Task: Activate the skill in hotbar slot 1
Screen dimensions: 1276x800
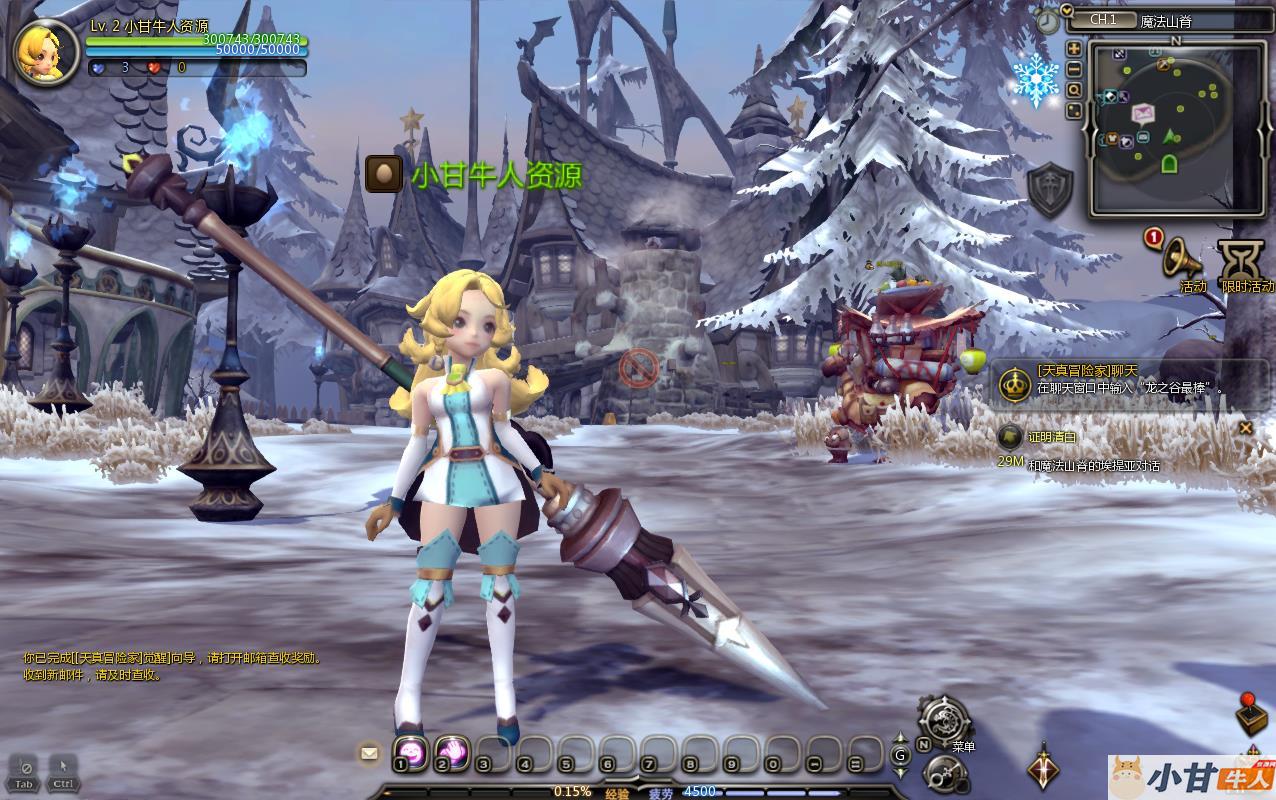Action: pos(410,752)
